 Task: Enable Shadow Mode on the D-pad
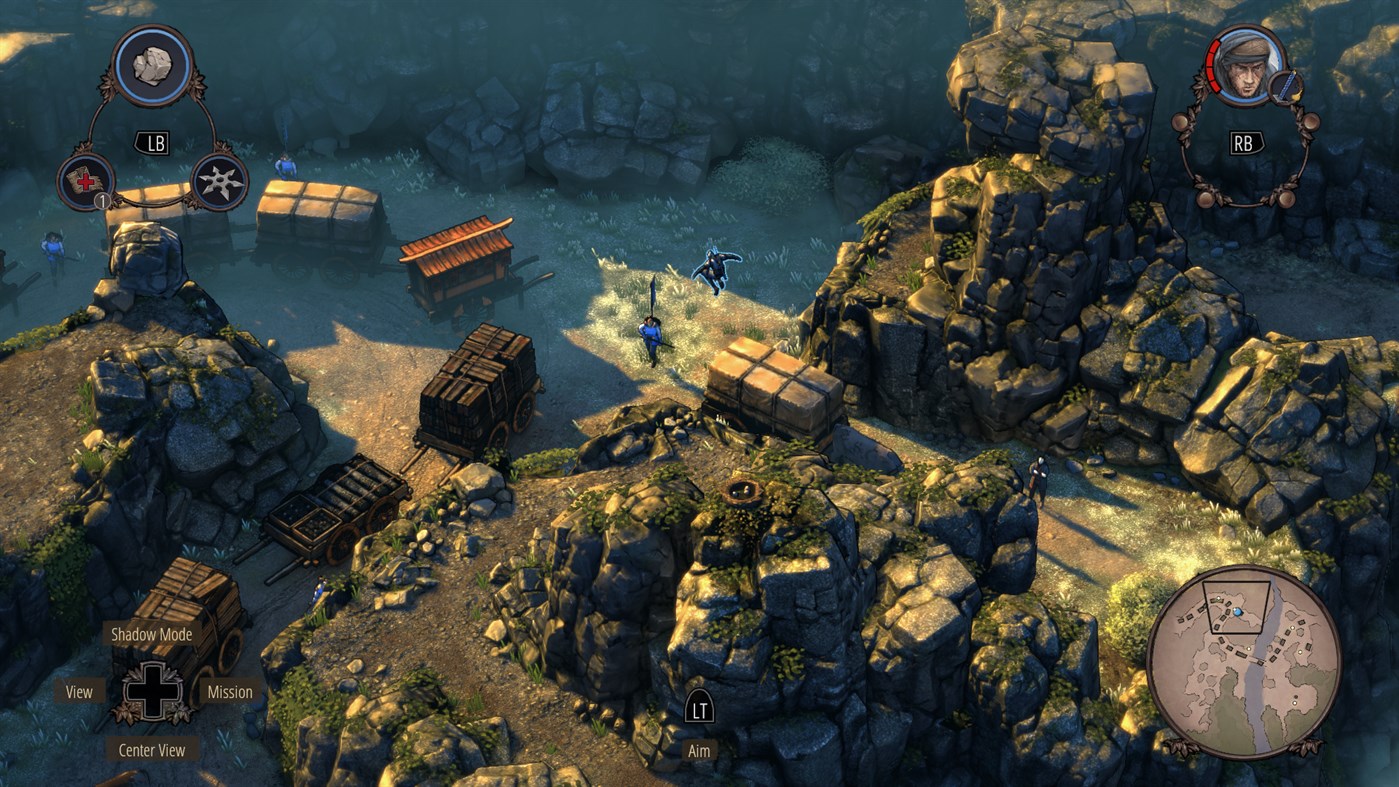pos(151,634)
